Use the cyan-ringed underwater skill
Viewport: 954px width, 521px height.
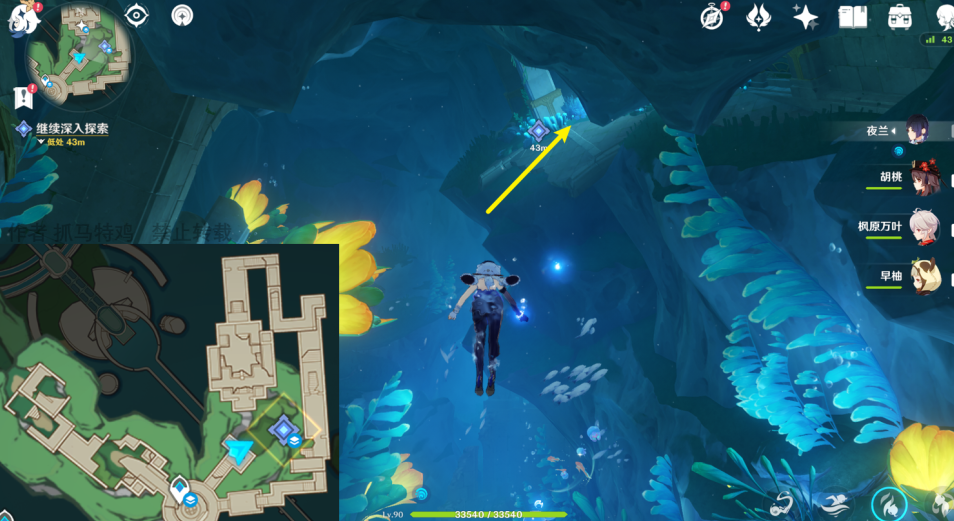(x=889, y=503)
